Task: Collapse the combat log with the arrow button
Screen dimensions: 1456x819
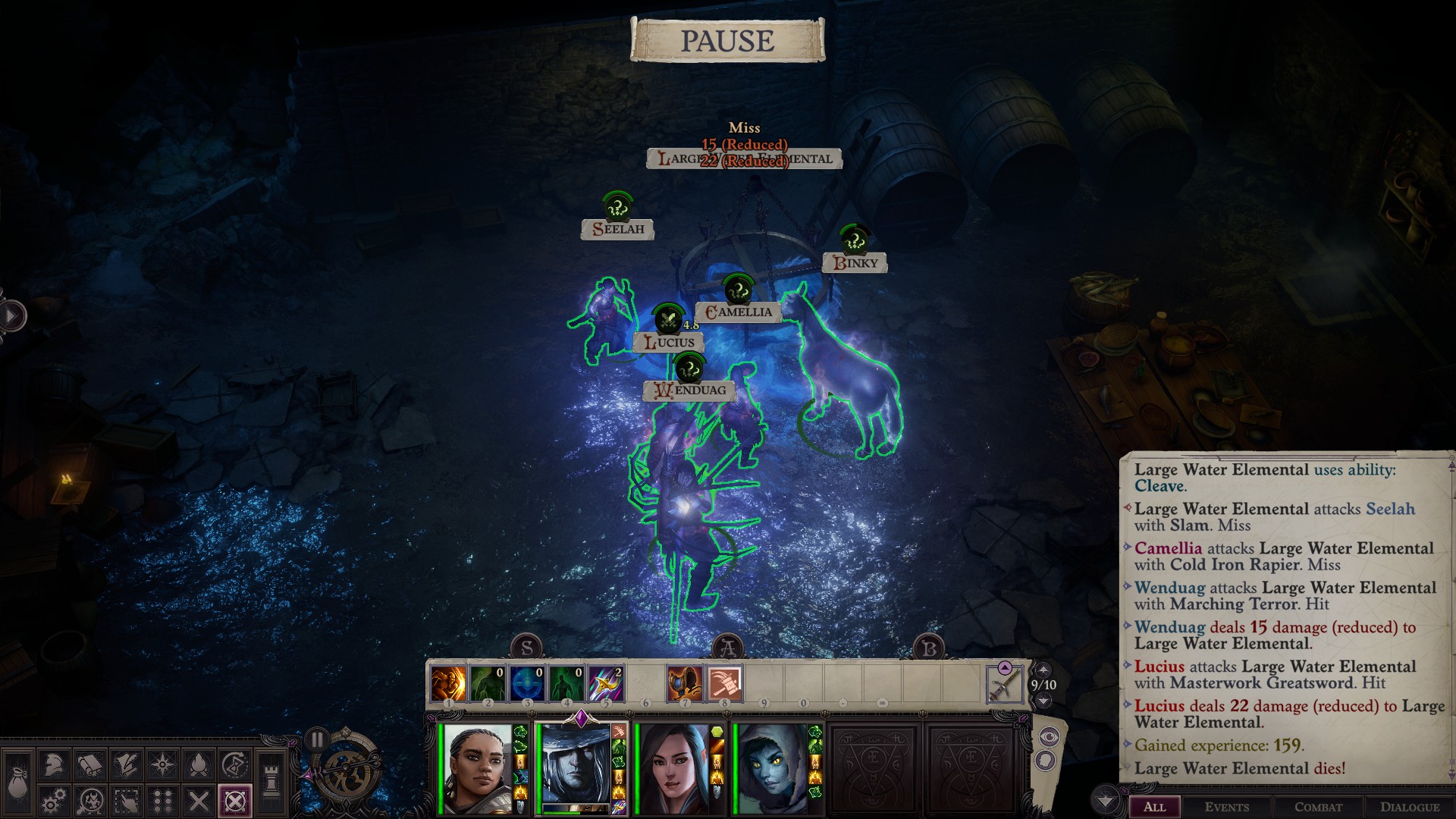Action: [x=1106, y=800]
